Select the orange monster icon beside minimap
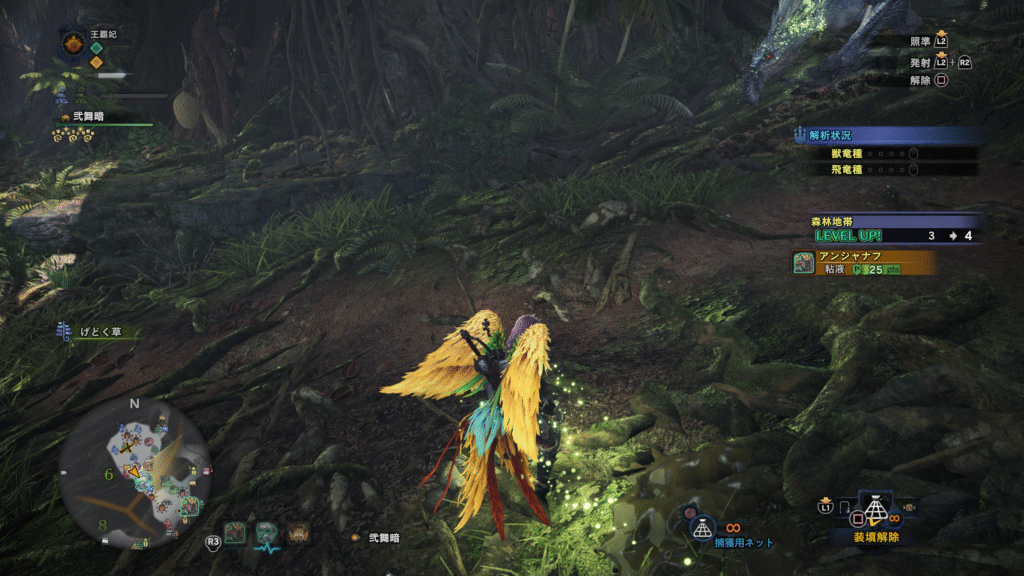Screen dimensions: 1024x576 pyautogui.click(x=298, y=532)
